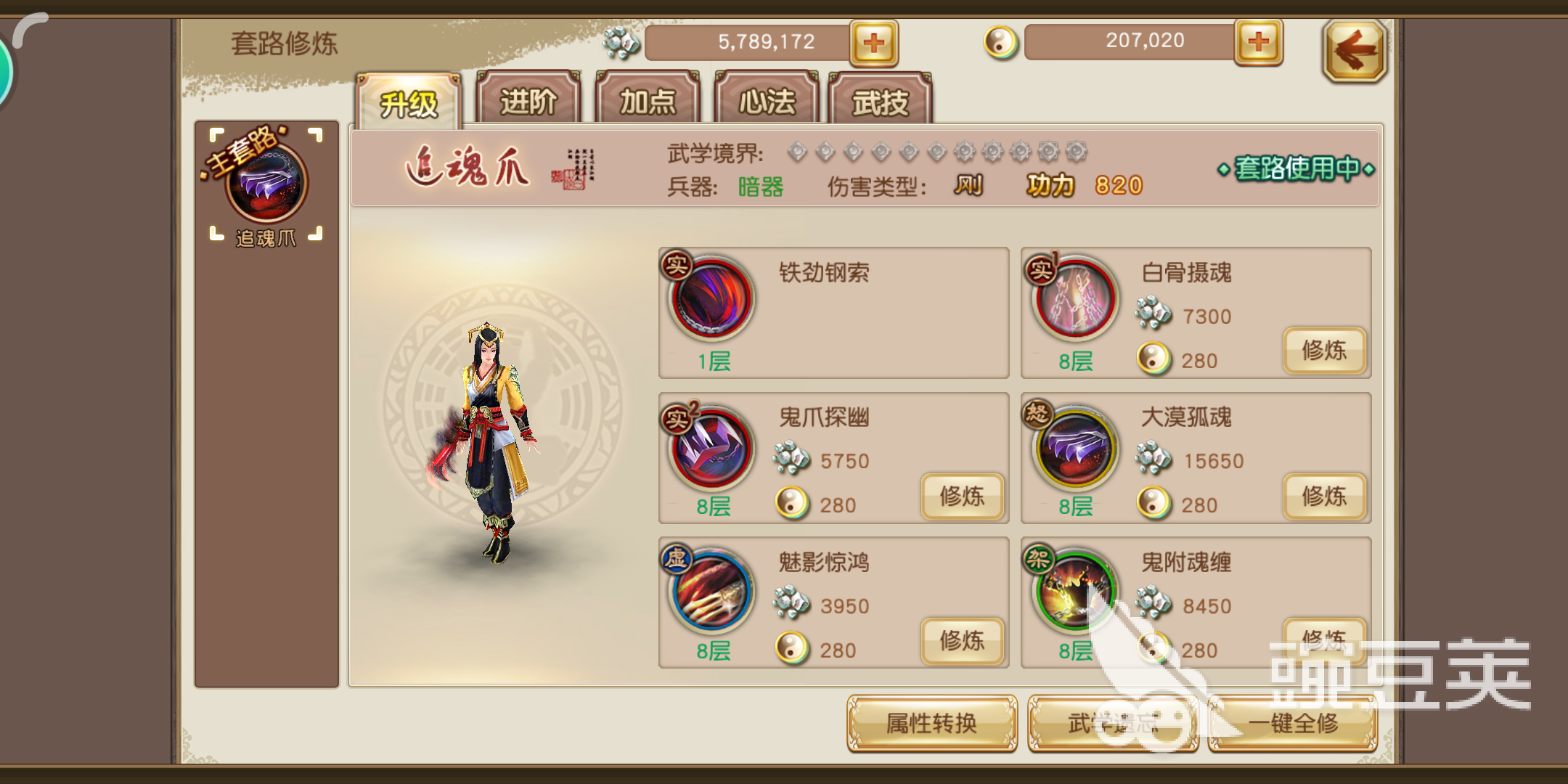Click 修炼 next to 白骨摄魂

1324,351
